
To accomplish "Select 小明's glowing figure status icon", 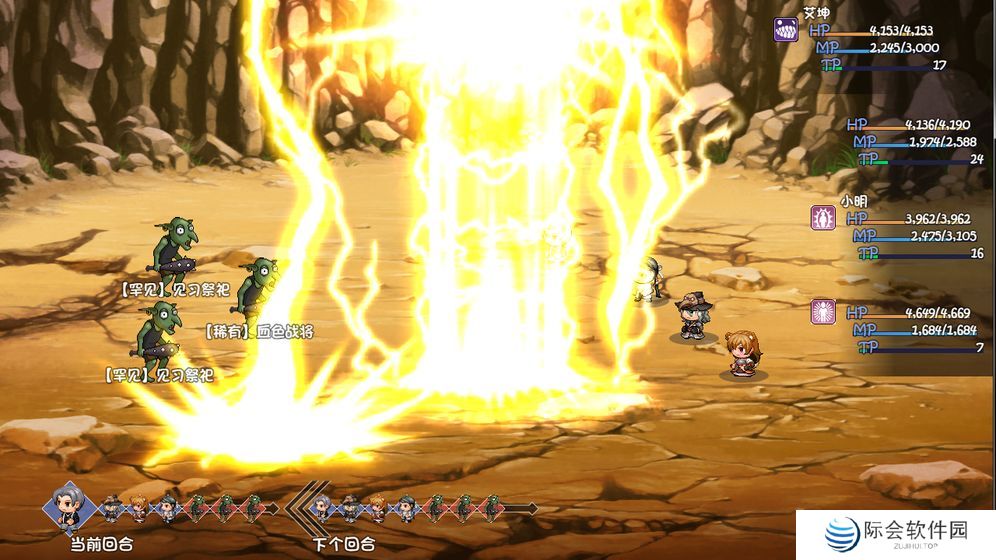I will (823, 218).
